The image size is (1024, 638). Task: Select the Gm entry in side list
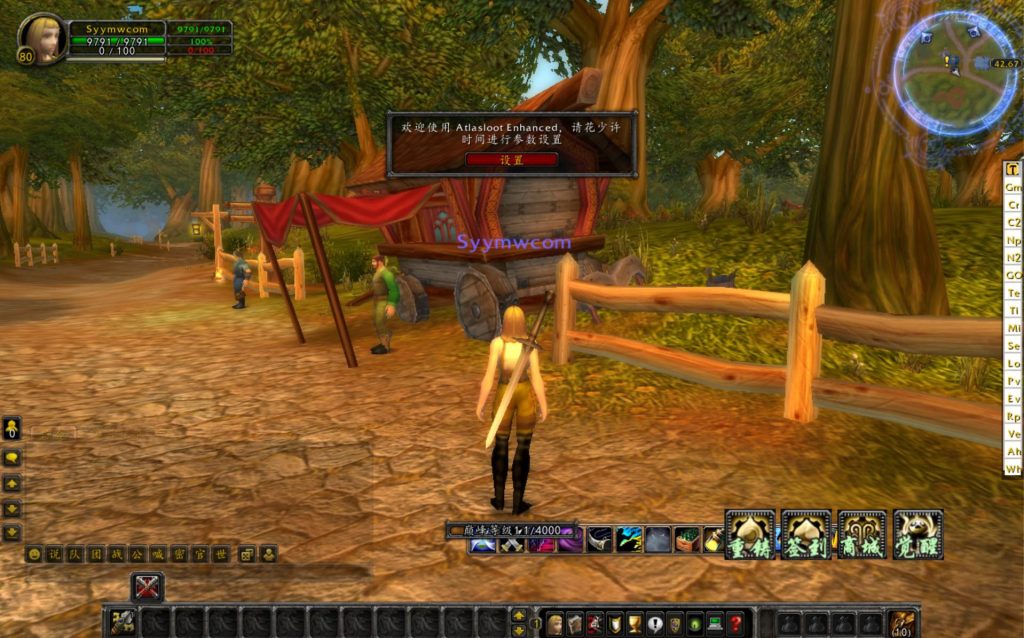coord(1013,188)
